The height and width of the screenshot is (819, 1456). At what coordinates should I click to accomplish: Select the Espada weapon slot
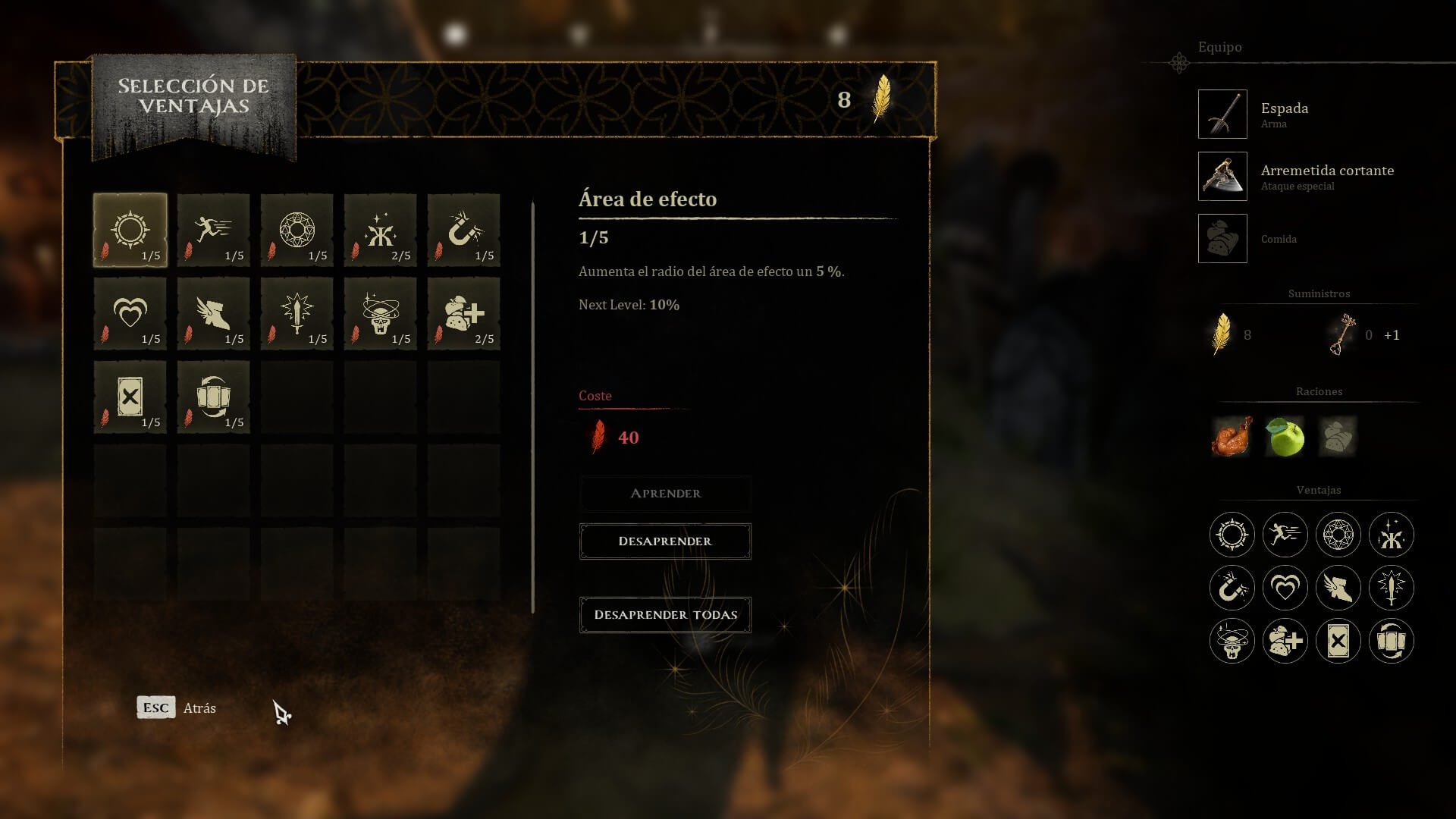[1222, 115]
